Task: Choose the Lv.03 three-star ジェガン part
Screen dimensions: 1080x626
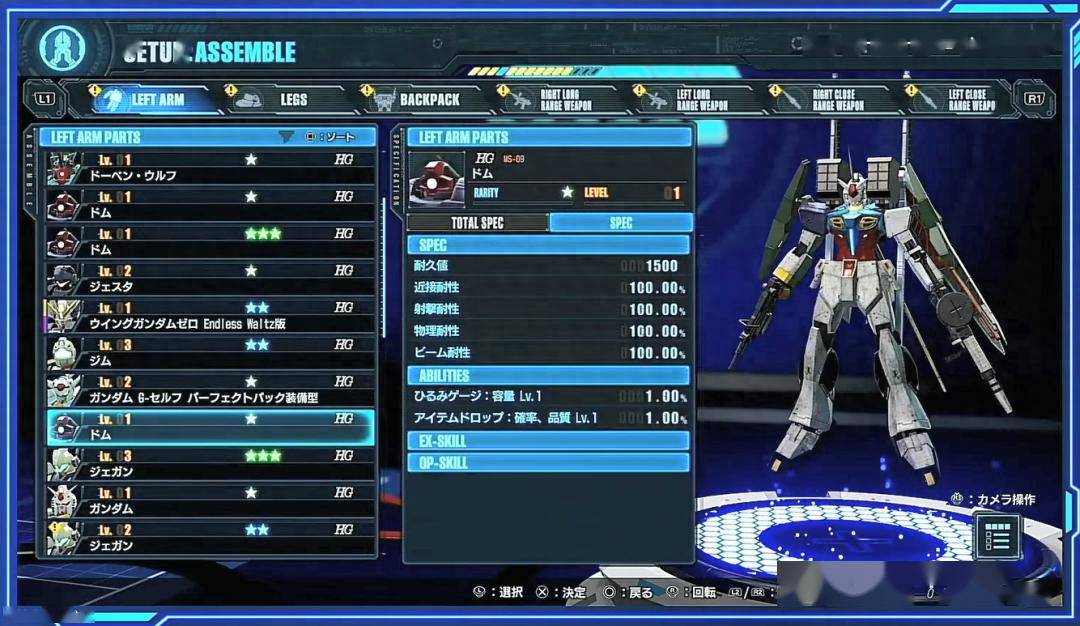Action: coord(211,463)
